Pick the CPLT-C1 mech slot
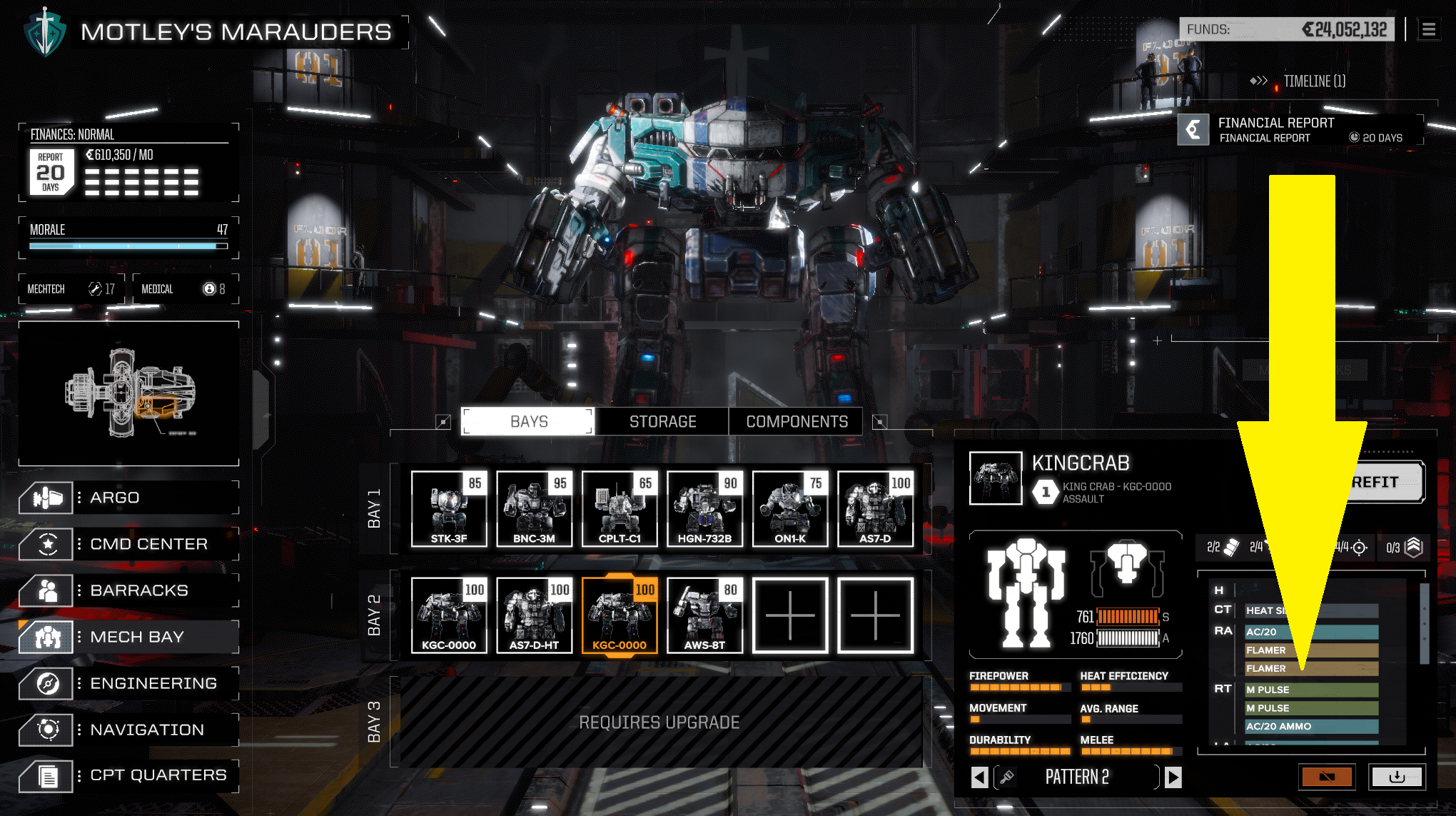The height and width of the screenshot is (816, 1456). coord(620,509)
